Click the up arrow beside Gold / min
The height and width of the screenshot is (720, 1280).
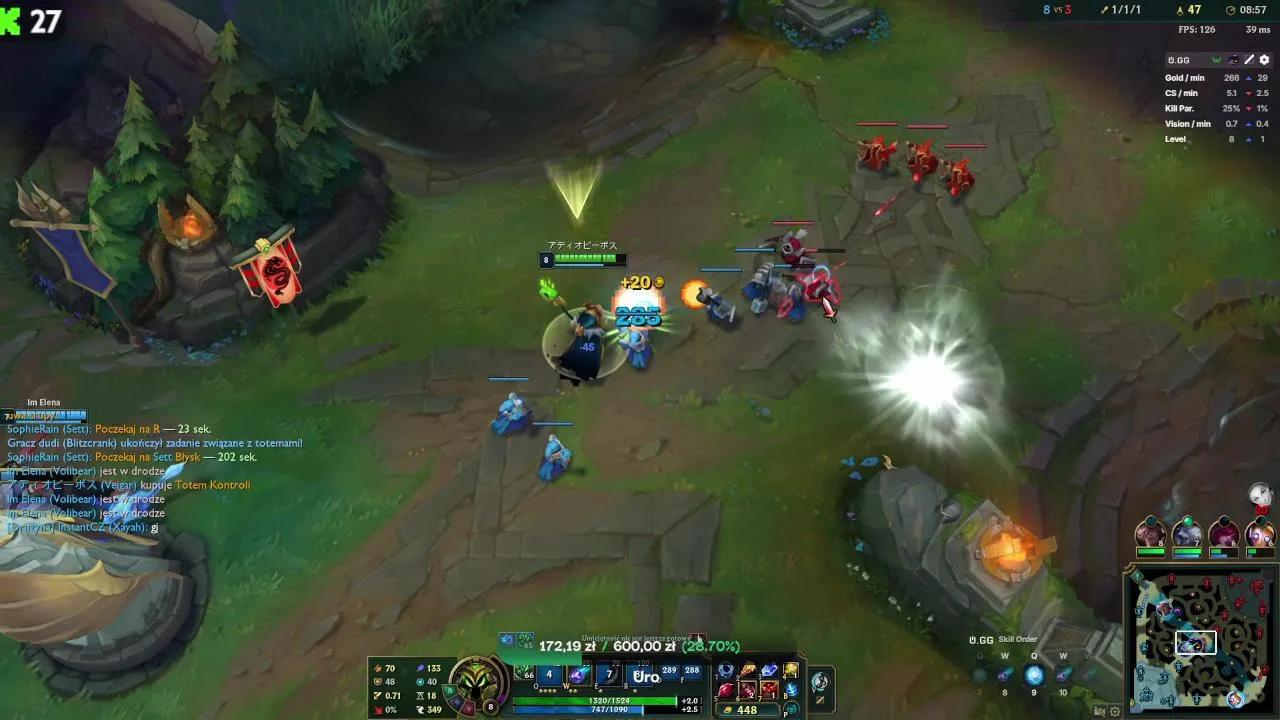click(x=1249, y=78)
